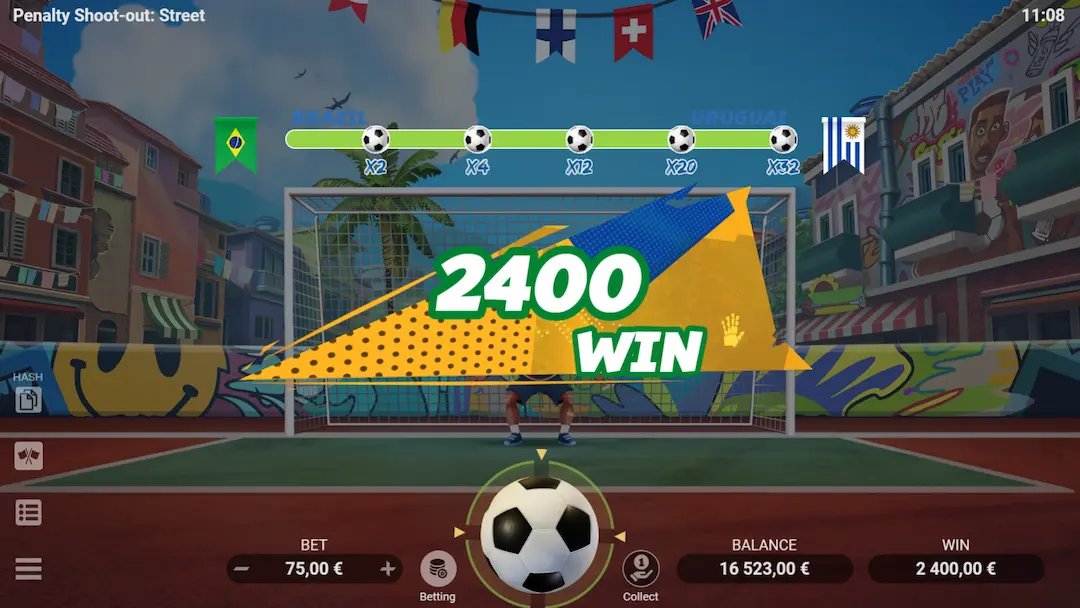View the HASH document
This screenshot has height=608, width=1080.
pos(28,400)
